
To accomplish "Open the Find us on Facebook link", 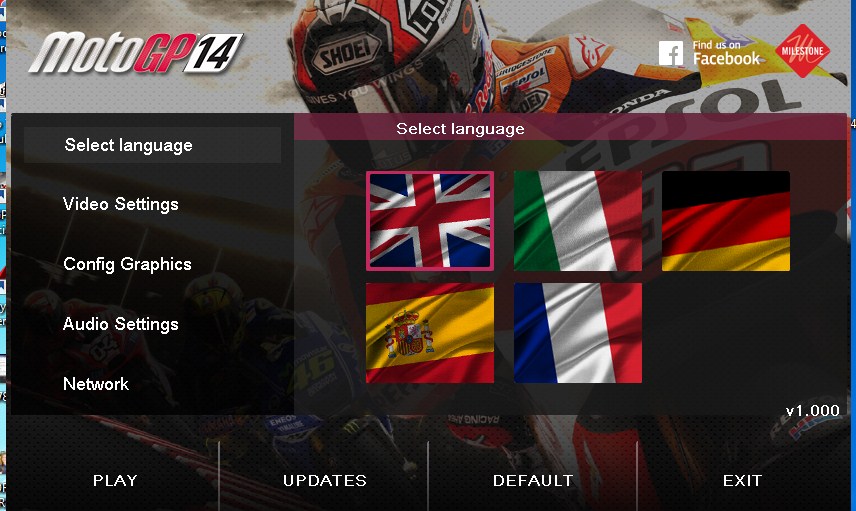I will 710,53.
